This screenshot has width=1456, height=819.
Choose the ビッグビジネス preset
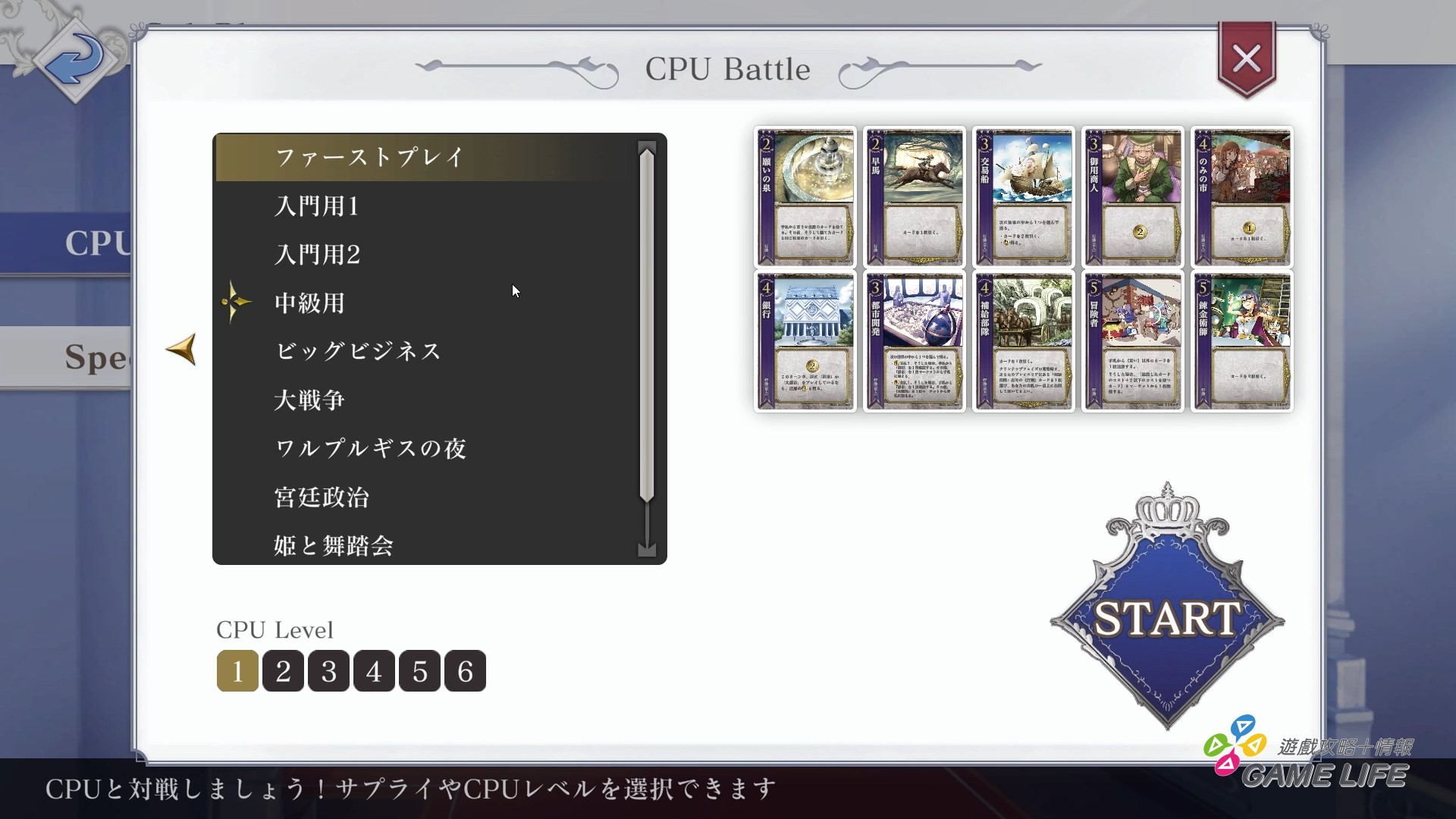[x=357, y=351]
